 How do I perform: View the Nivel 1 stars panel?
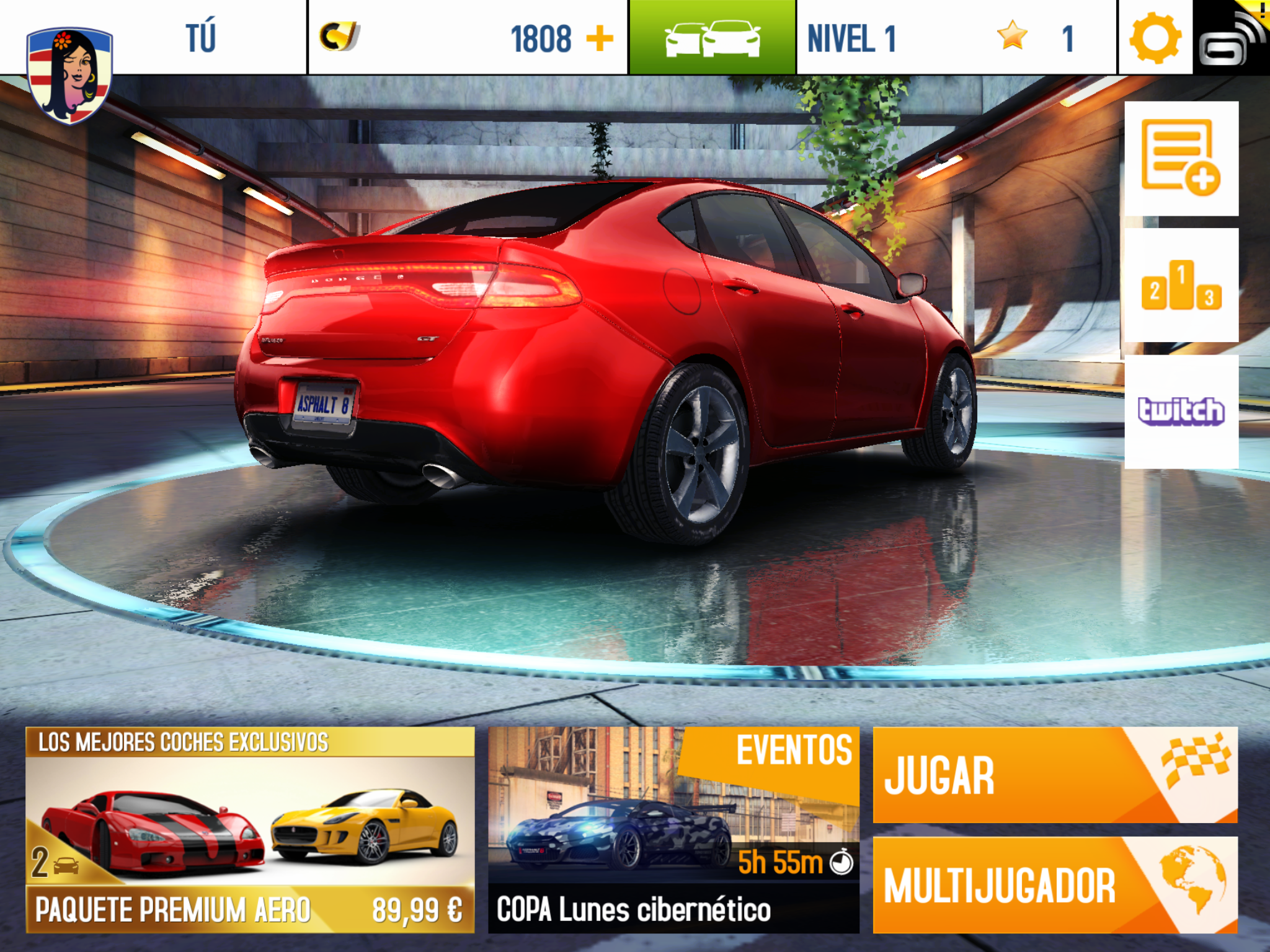pos(956,38)
